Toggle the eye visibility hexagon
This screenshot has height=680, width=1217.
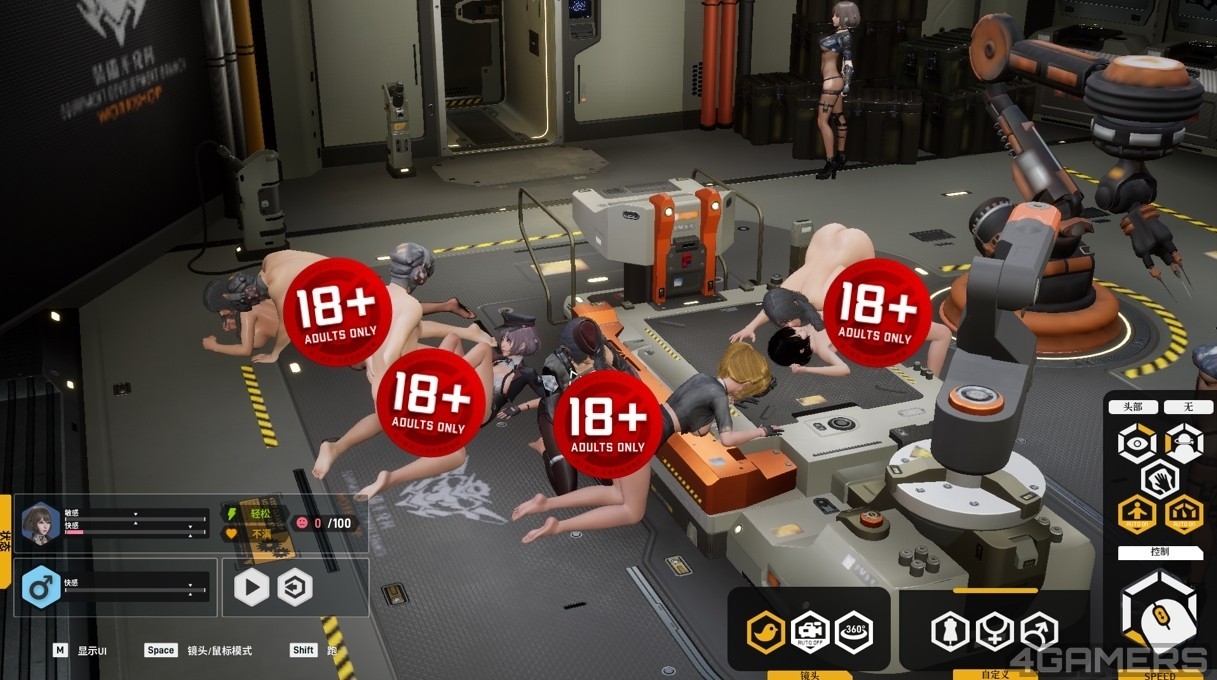click(1137, 443)
